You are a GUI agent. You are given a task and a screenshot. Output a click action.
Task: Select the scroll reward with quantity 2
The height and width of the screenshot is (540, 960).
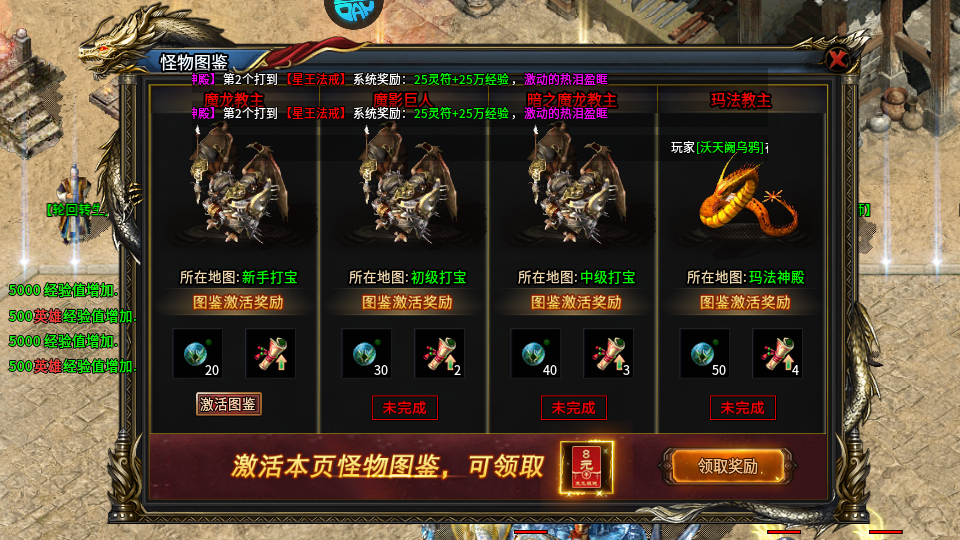(440, 354)
